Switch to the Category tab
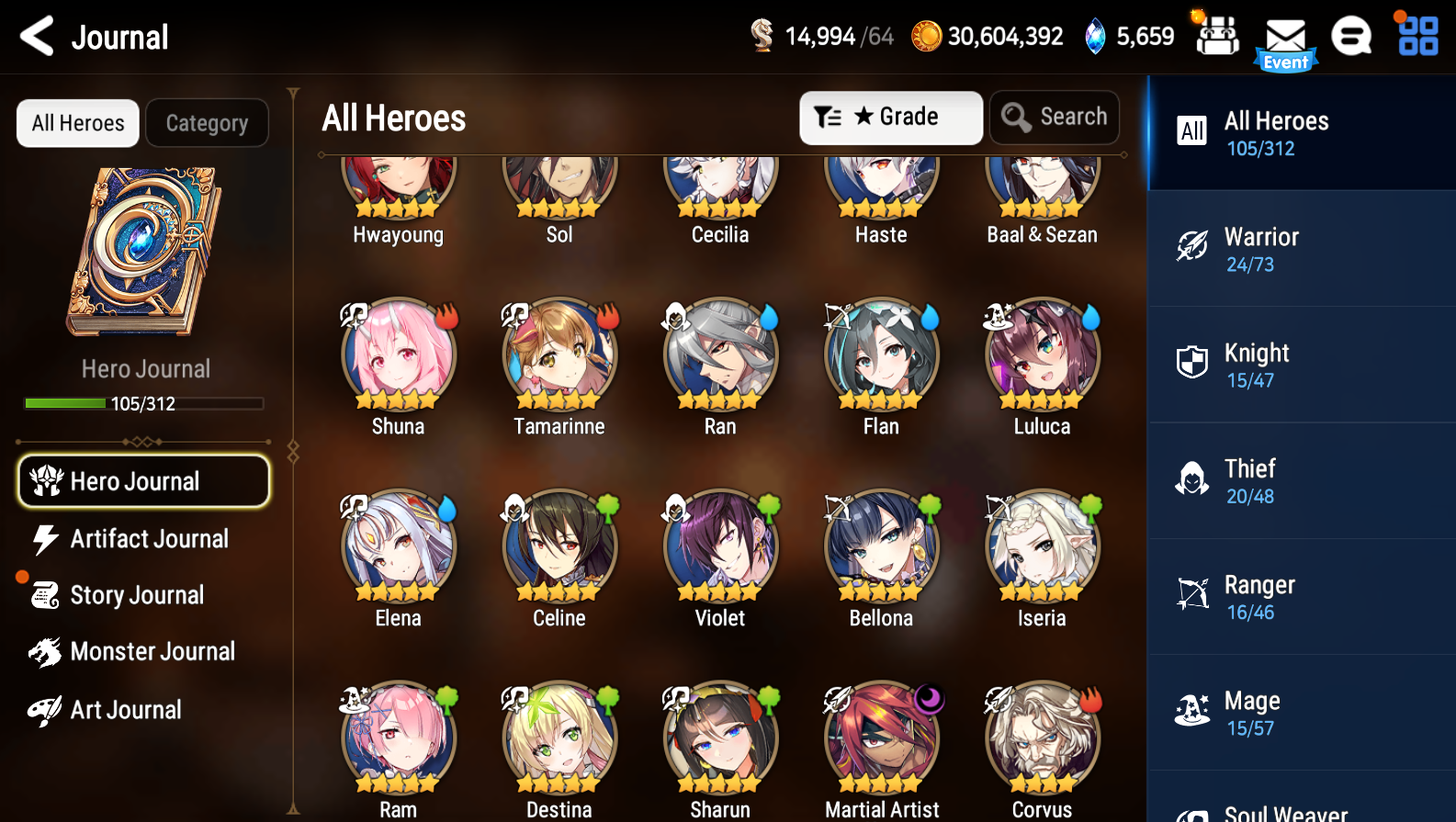Screen dimensions: 1456x822 pos(207,122)
